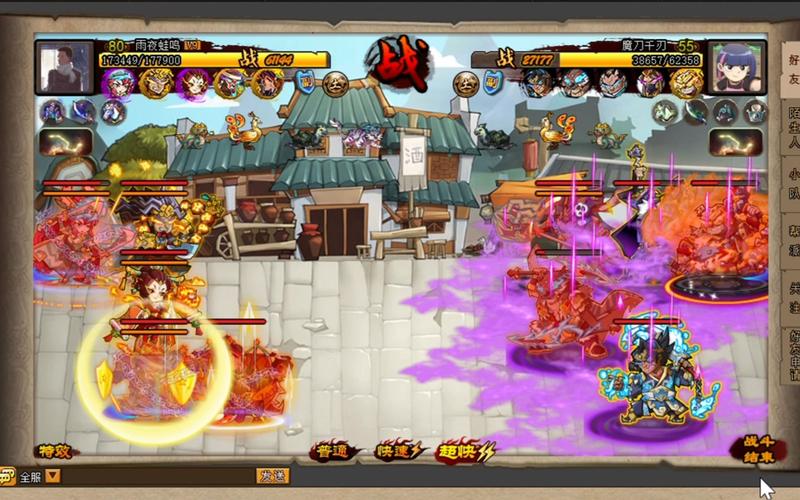Screen dimensions: 800x500
Task: Select the right team's lightning skill icon
Action: tap(738, 143)
